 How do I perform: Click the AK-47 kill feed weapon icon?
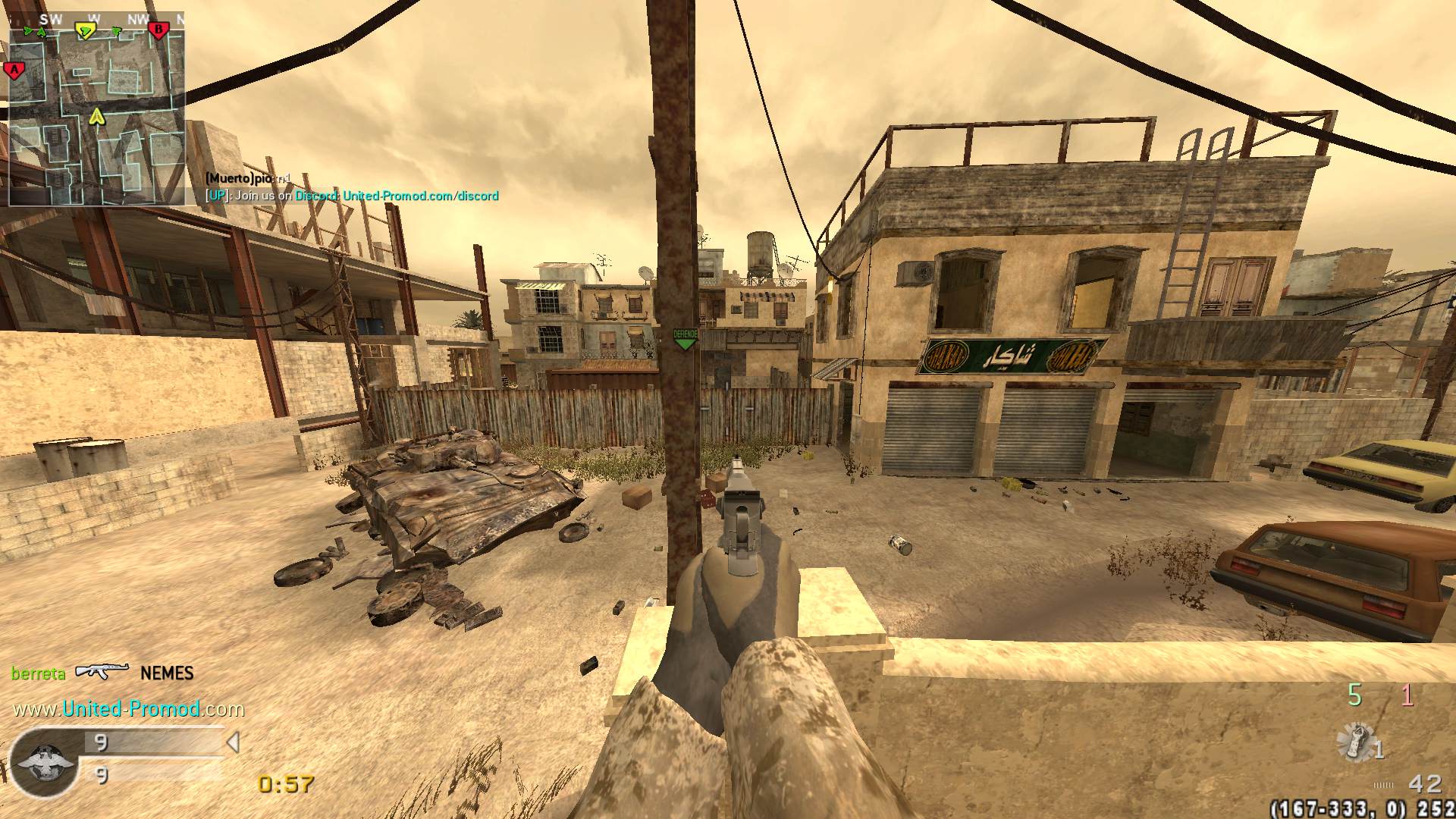[x=102, y=672]
